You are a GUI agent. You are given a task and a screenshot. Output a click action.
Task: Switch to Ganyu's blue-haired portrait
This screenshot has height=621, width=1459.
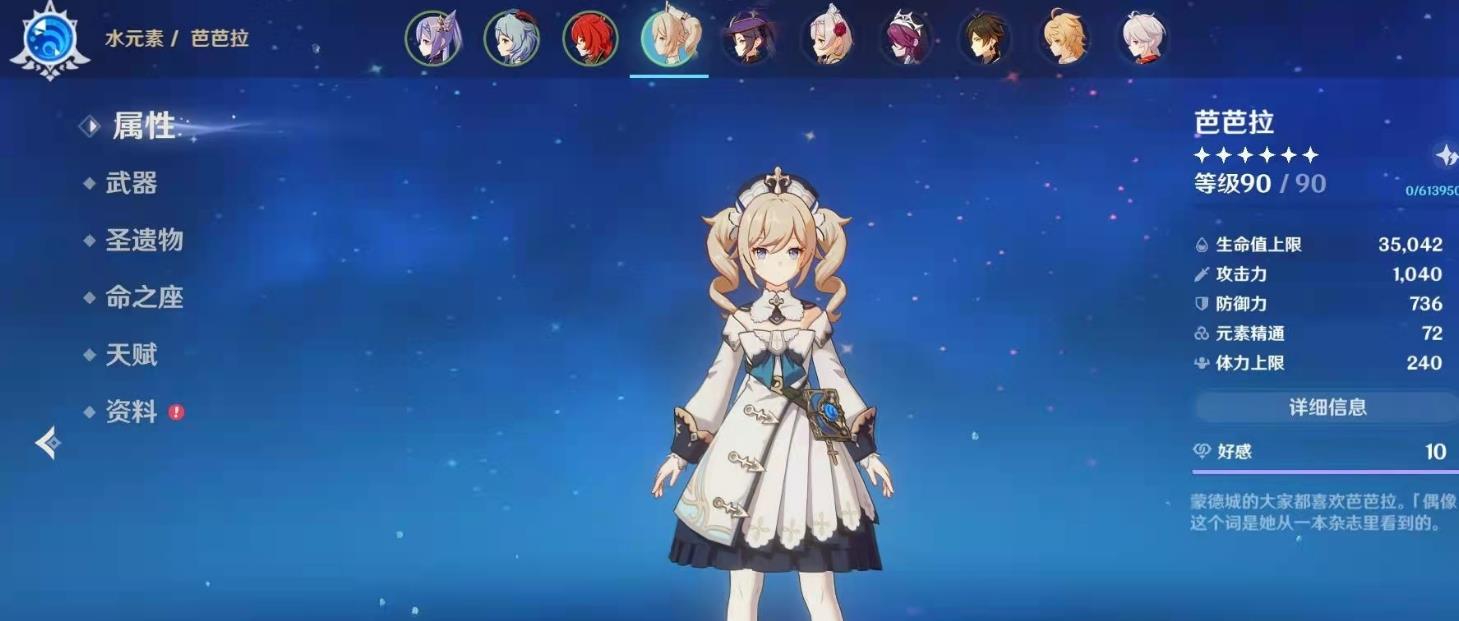pos(512,39)
